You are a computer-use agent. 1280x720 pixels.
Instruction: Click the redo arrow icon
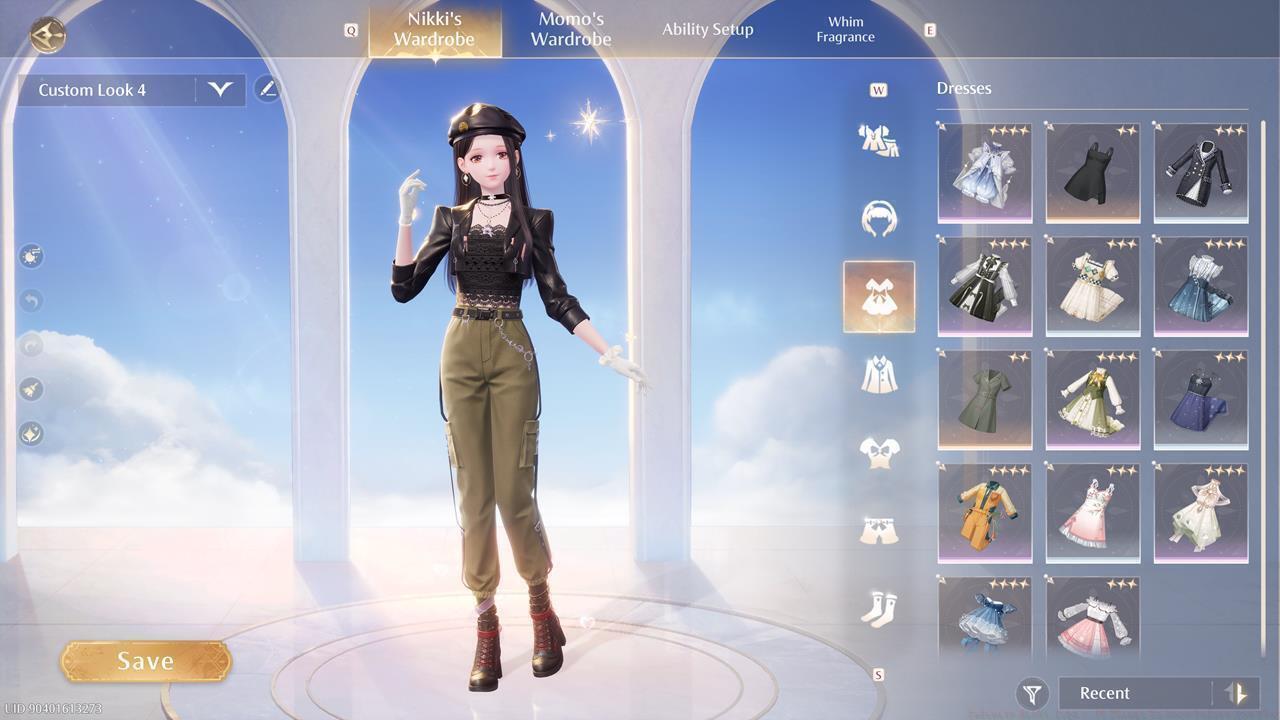(30, 346)
